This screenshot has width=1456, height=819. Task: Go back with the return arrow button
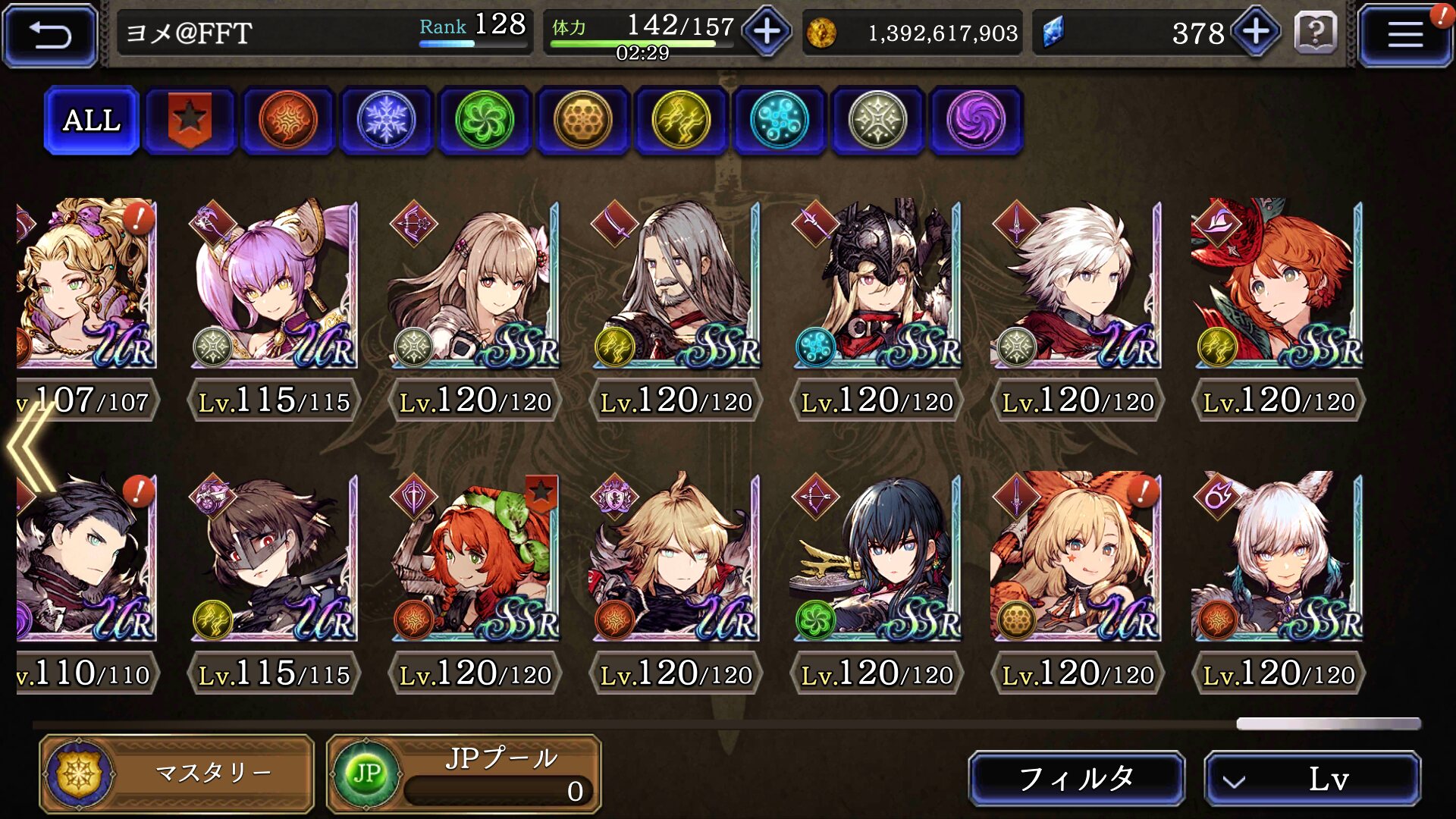tap(50, 34)
